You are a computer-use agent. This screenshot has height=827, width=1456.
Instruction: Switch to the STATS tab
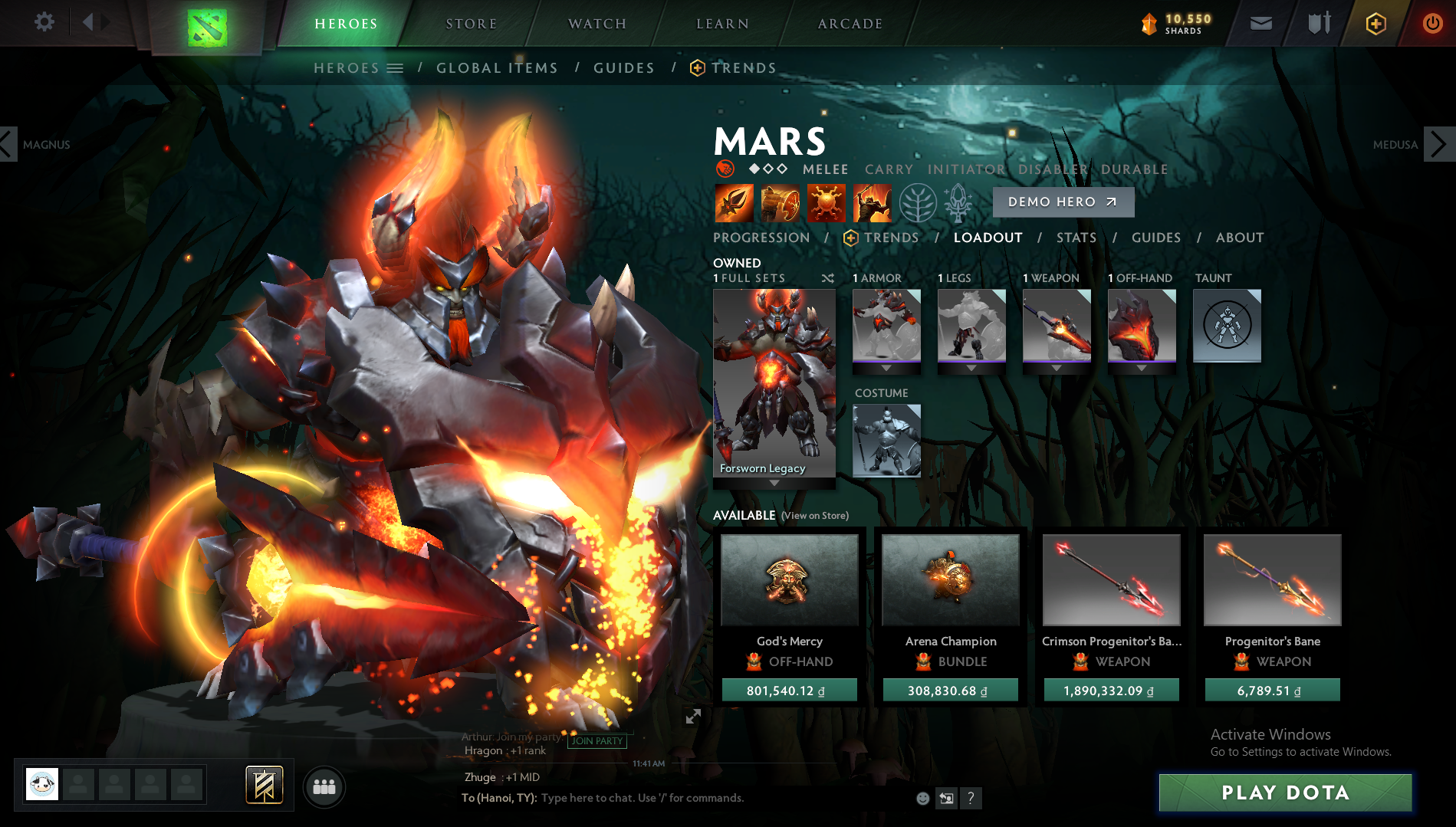(x=1076, y=238)
